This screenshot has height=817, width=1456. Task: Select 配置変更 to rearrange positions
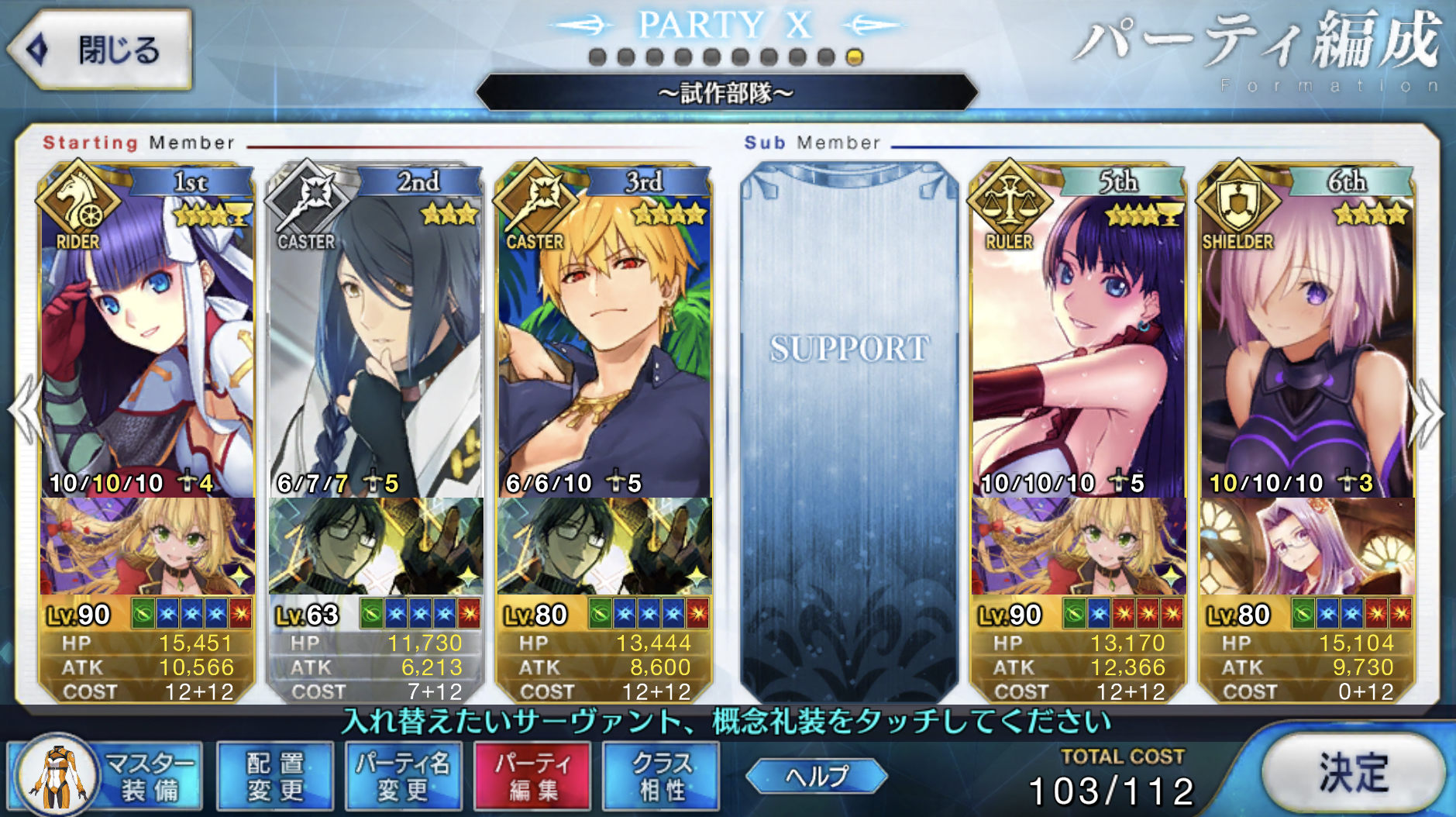click(x=276, y=776)
